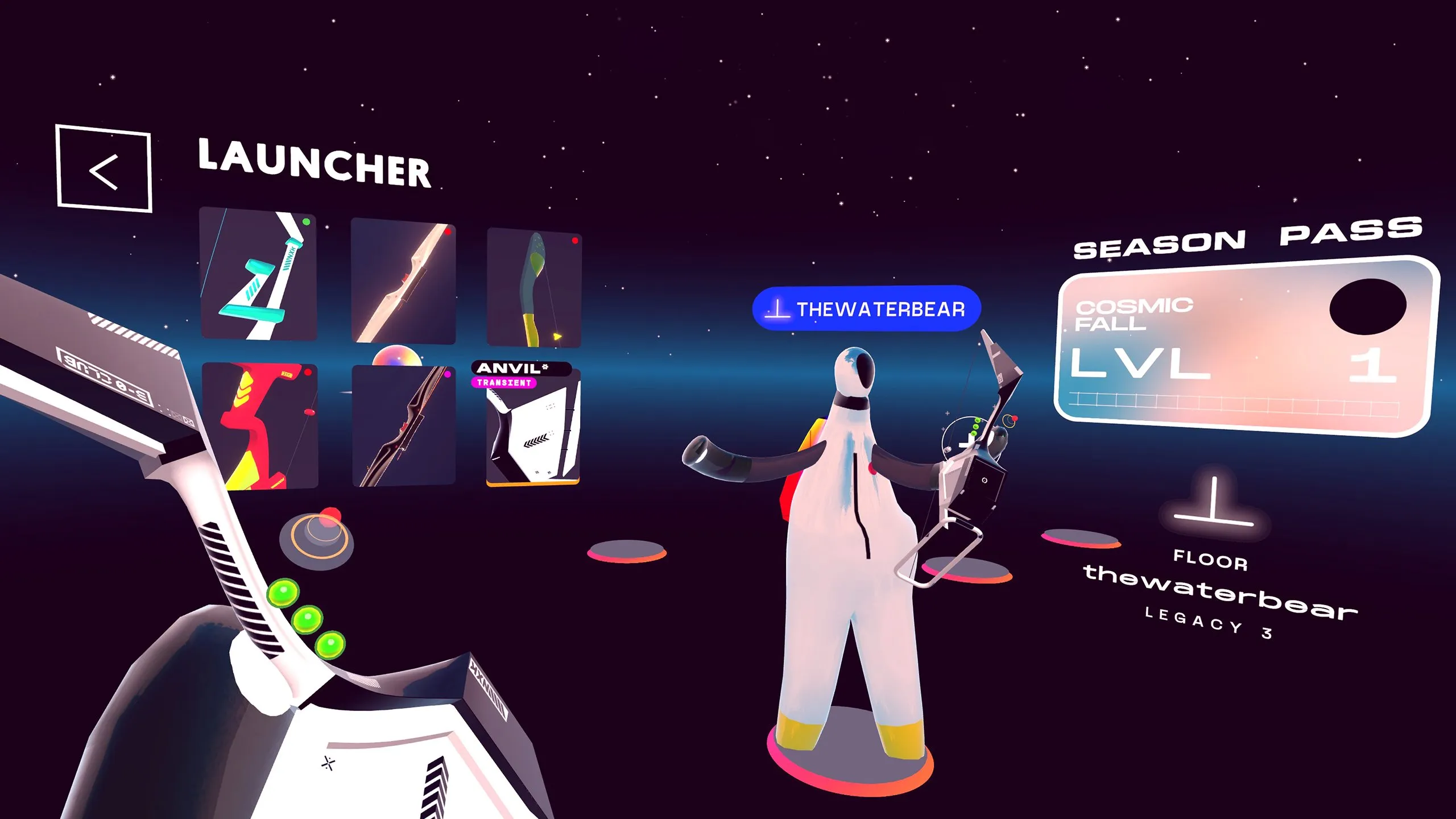Choose the dark brown recurve bow skin

pos(403,427)
